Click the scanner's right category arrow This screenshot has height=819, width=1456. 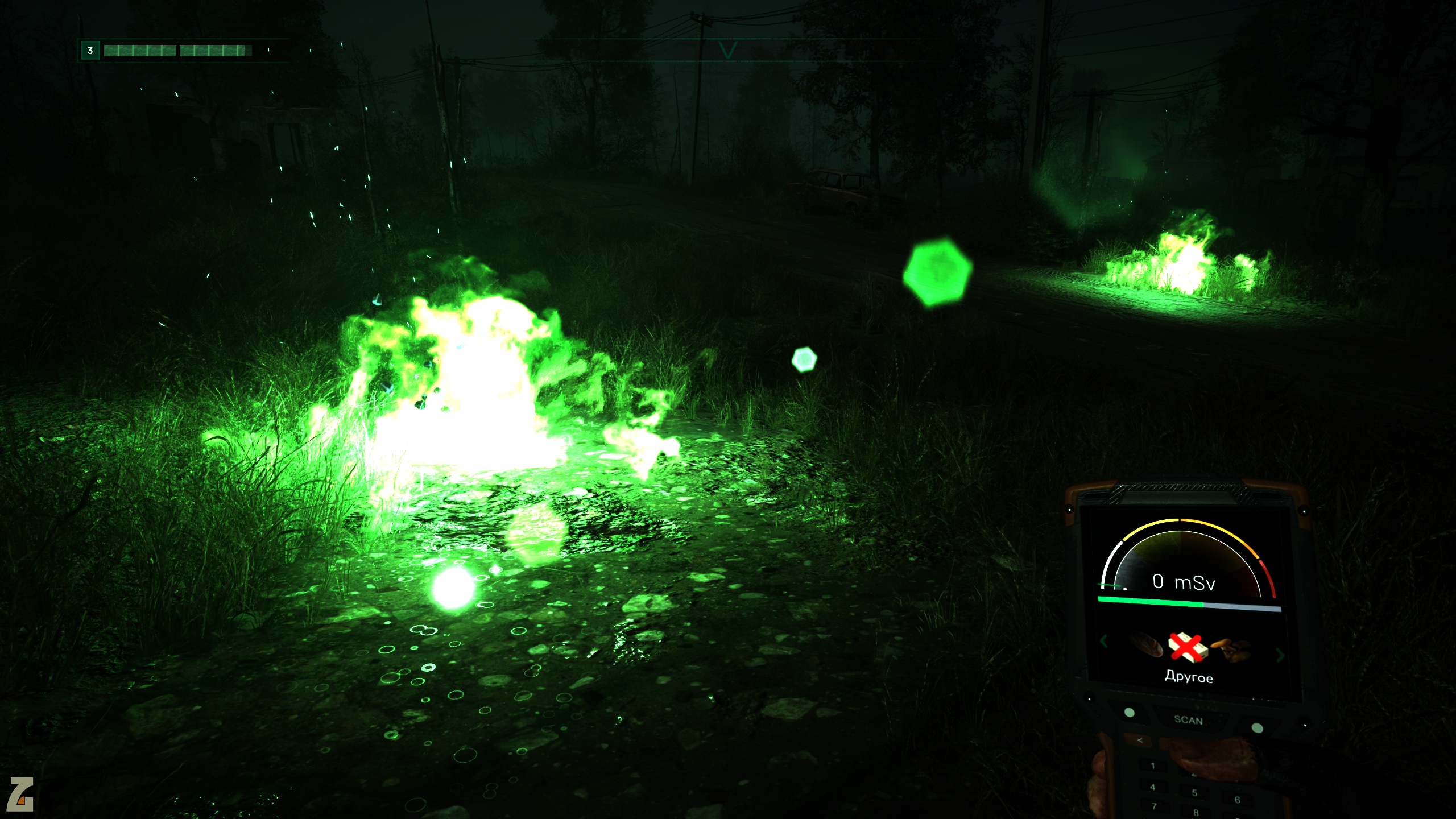tap(1280, 656)
